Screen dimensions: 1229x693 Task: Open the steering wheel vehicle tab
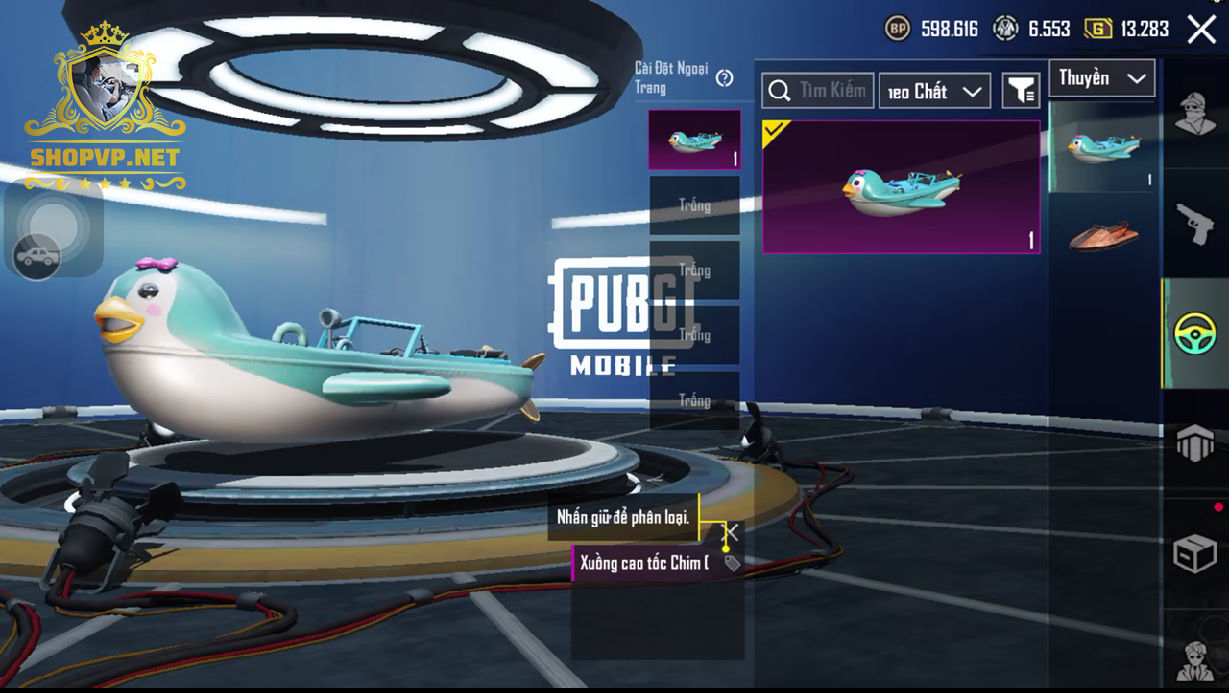point(1195,333)
